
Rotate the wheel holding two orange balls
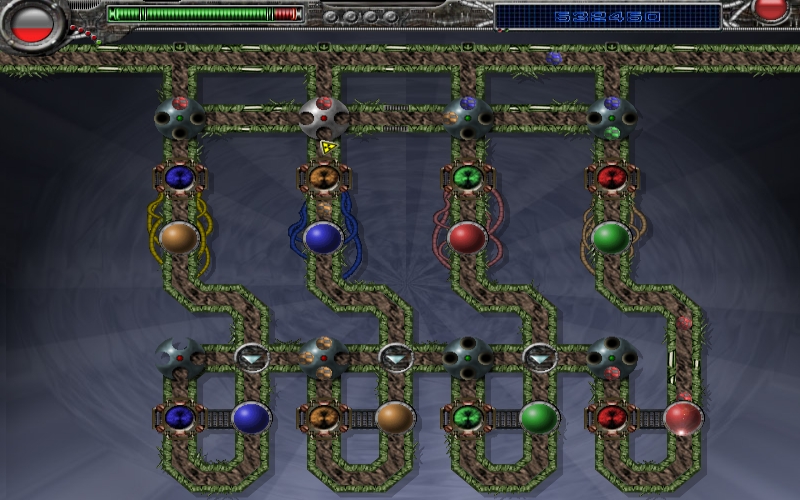(x=324, y=357)
